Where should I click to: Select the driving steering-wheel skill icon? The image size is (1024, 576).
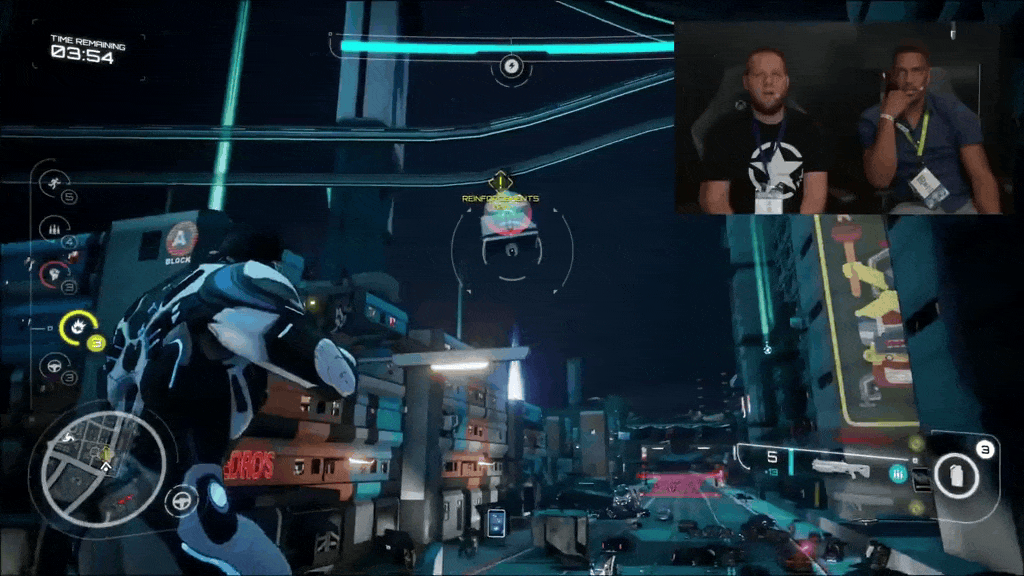50,367
